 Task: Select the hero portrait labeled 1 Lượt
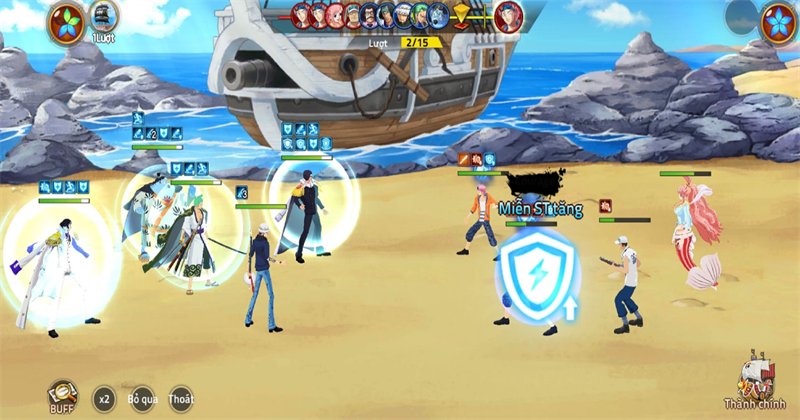point(104,17)
